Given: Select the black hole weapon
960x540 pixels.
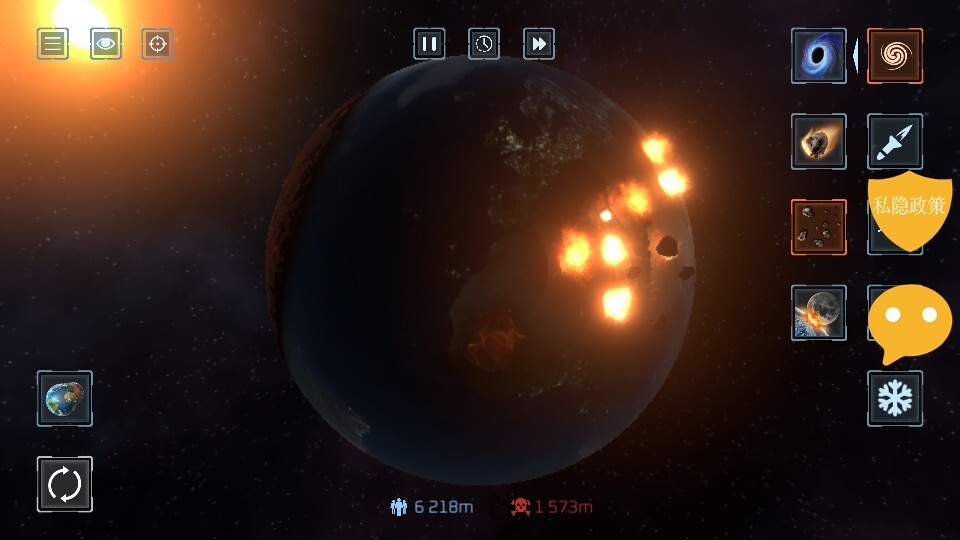Looking at the screenshot, I should pos(819,56).
